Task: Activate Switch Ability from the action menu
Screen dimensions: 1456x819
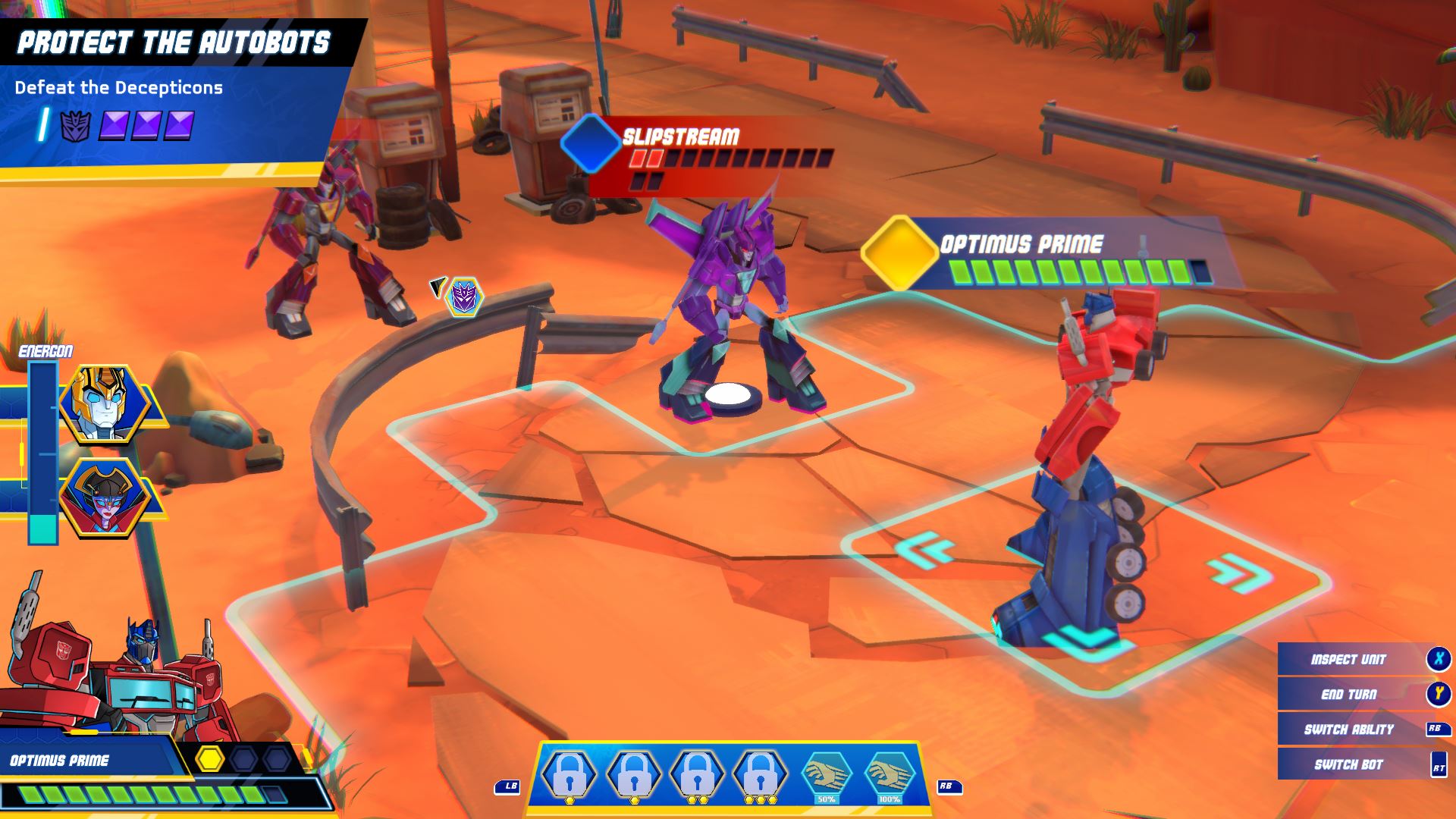Action: tap(1350, 728)
